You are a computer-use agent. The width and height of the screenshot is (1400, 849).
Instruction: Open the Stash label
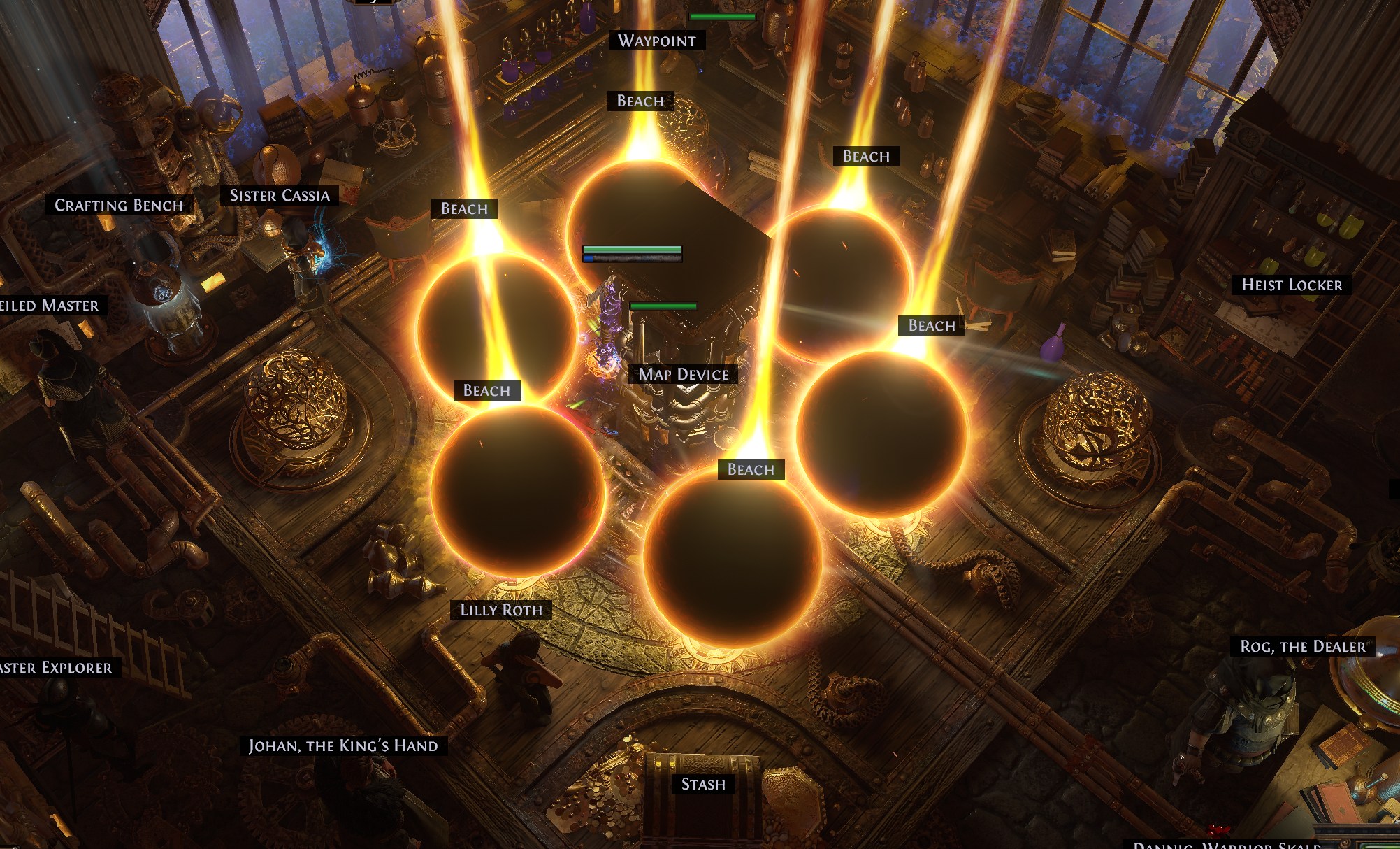[703, 785]
